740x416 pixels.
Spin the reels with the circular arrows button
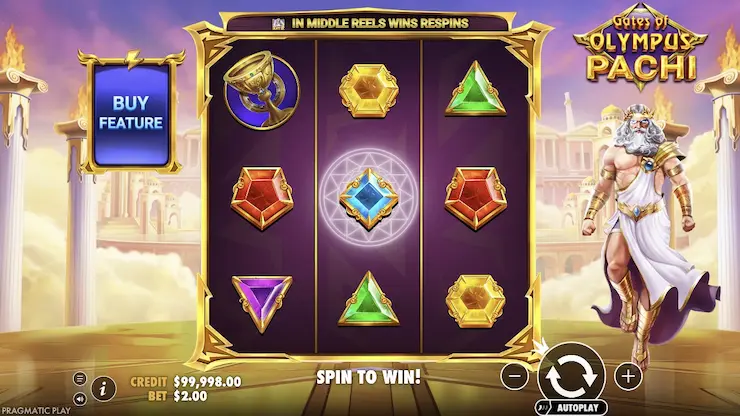[571, 377]
